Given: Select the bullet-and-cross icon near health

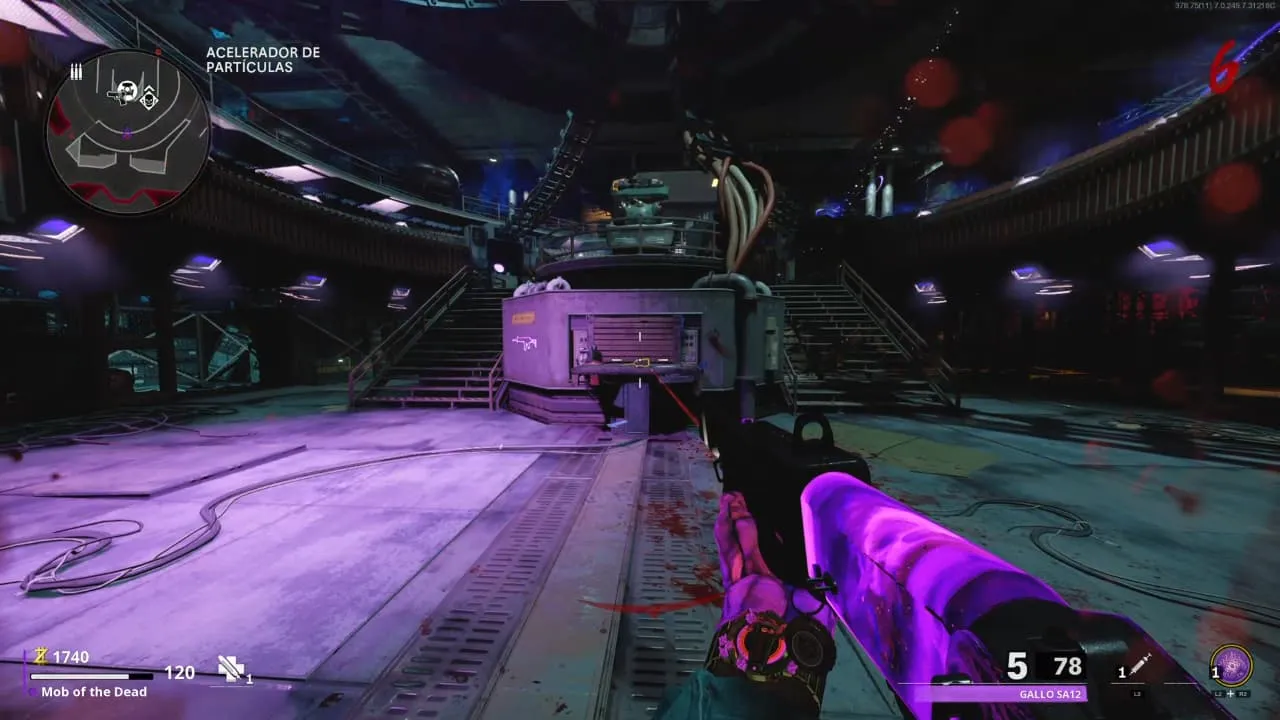Looking at the screenshot, I should tap(231, 669).
